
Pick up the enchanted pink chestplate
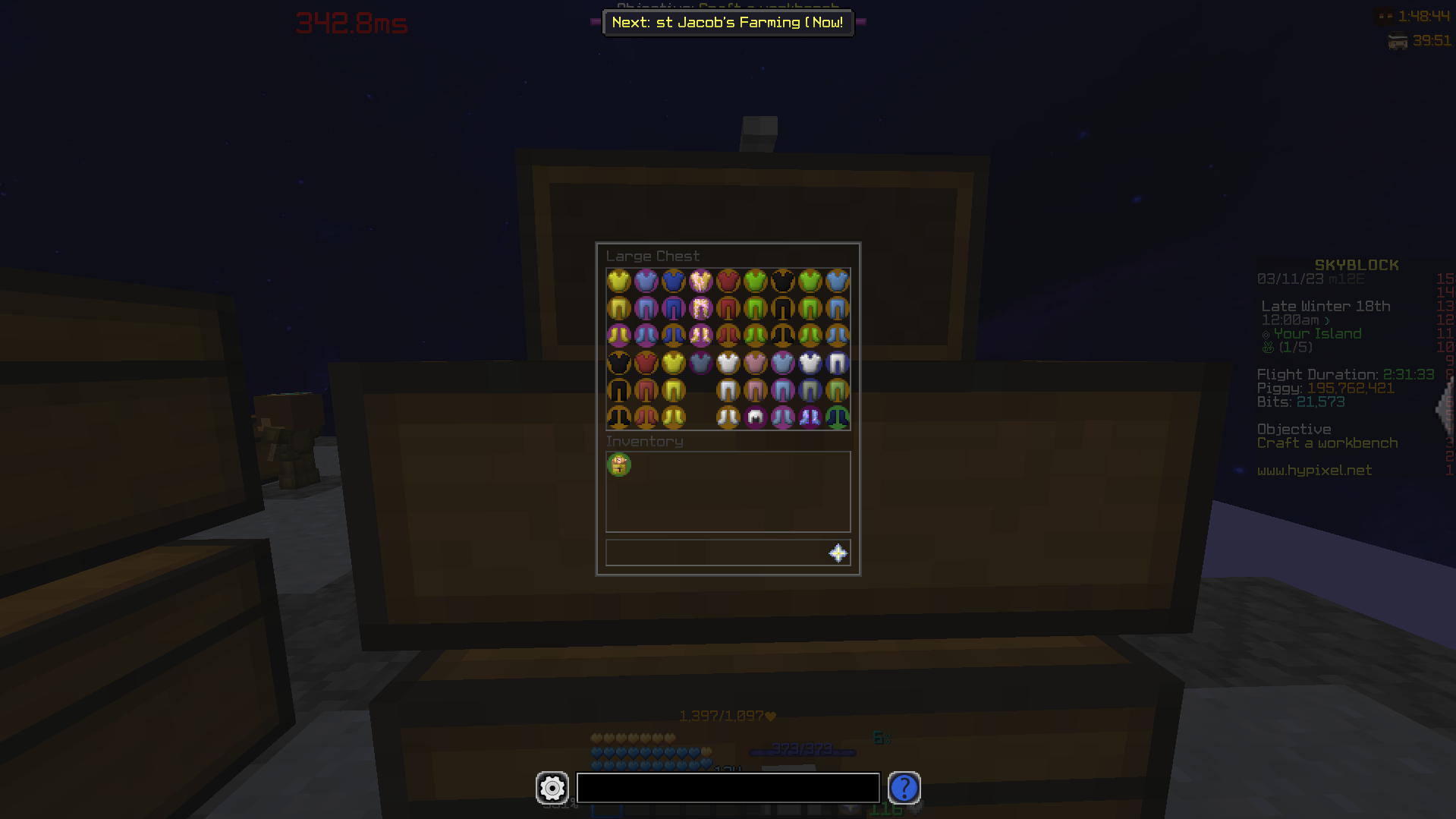[700, 280]
